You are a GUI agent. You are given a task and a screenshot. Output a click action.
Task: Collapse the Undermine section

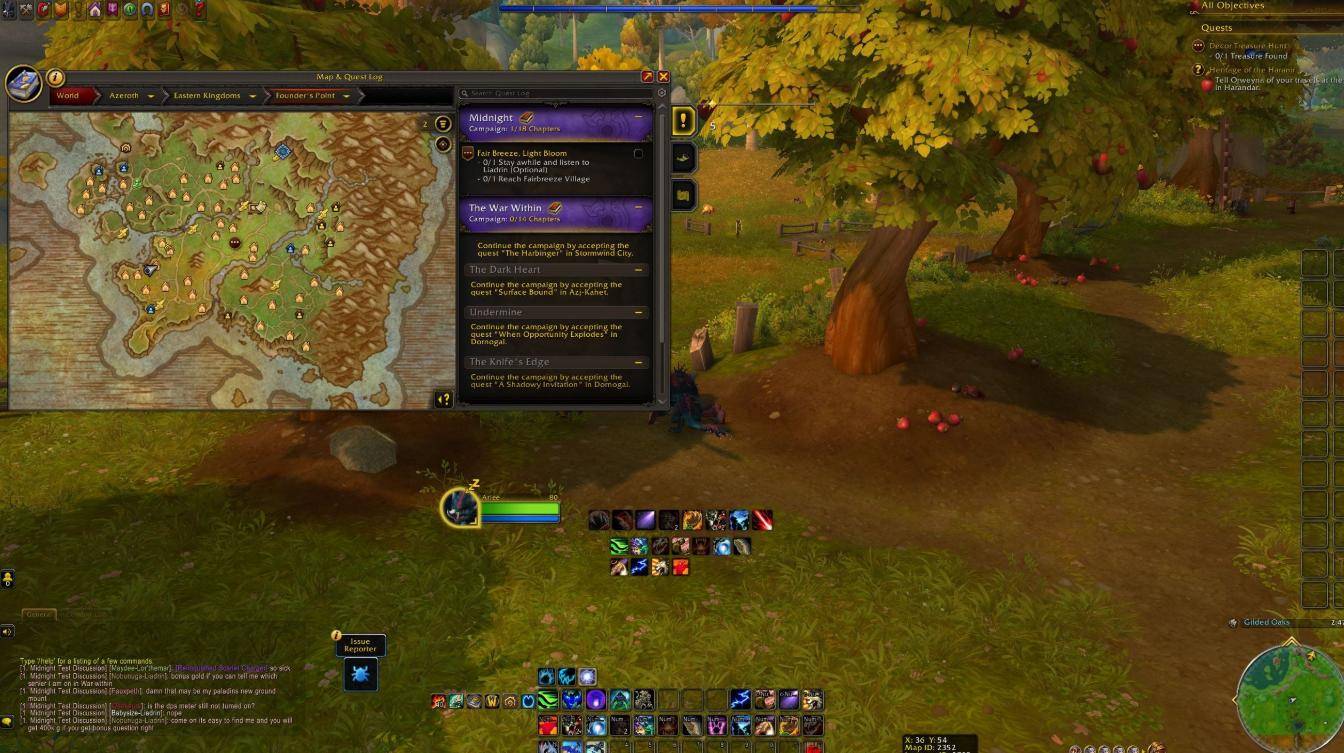pyautogui.click(x=638, y=312)
